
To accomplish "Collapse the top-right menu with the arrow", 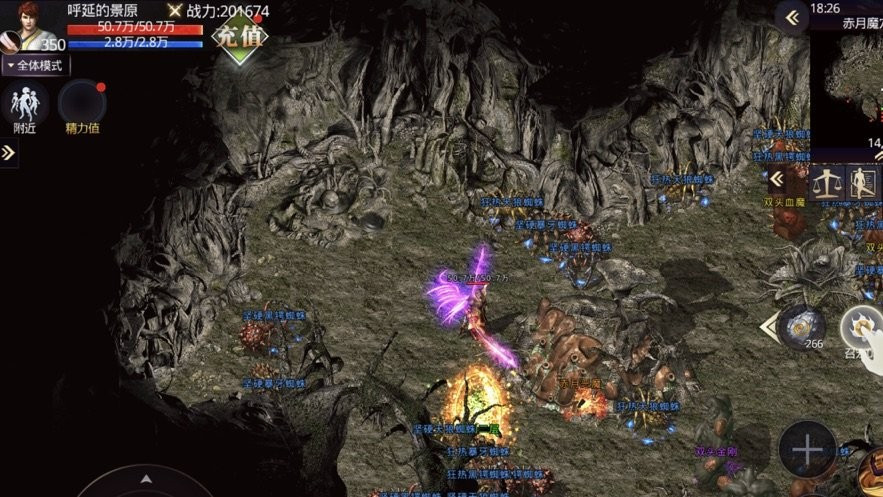I will tap(792, 18).
